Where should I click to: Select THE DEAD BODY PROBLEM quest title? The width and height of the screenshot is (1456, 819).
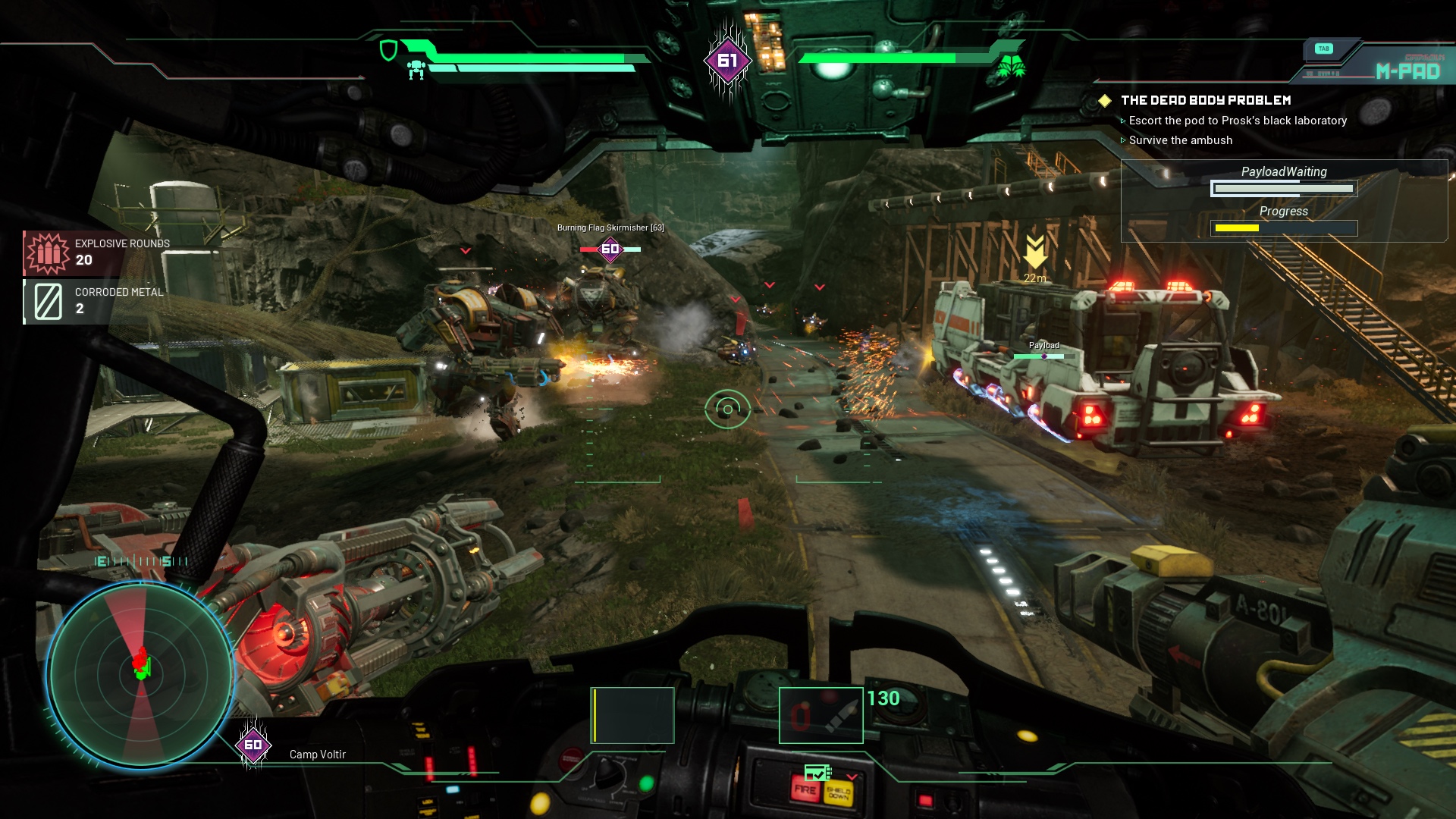tap(1206, 99)
